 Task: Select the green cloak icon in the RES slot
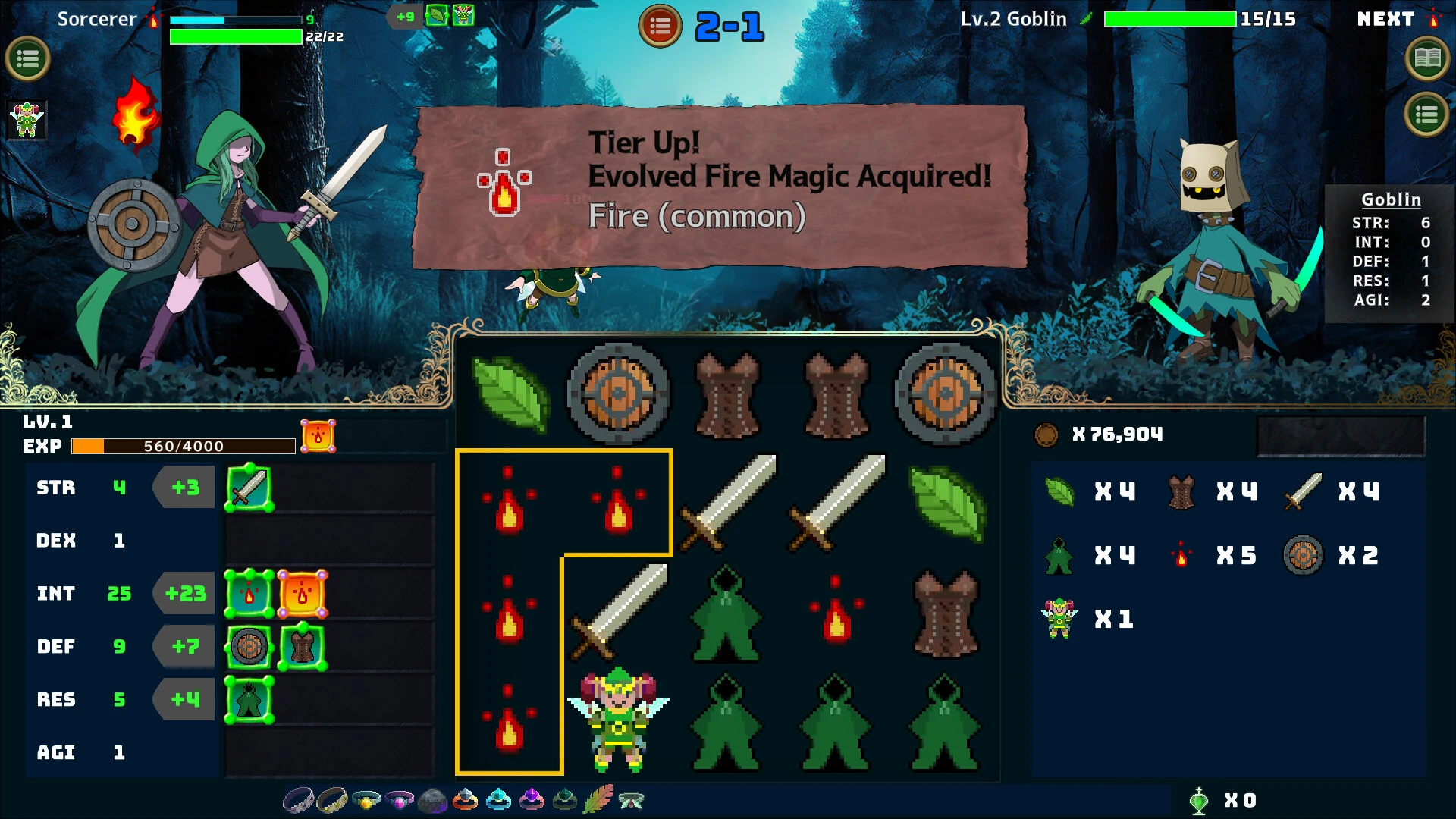tap(249, 699)
